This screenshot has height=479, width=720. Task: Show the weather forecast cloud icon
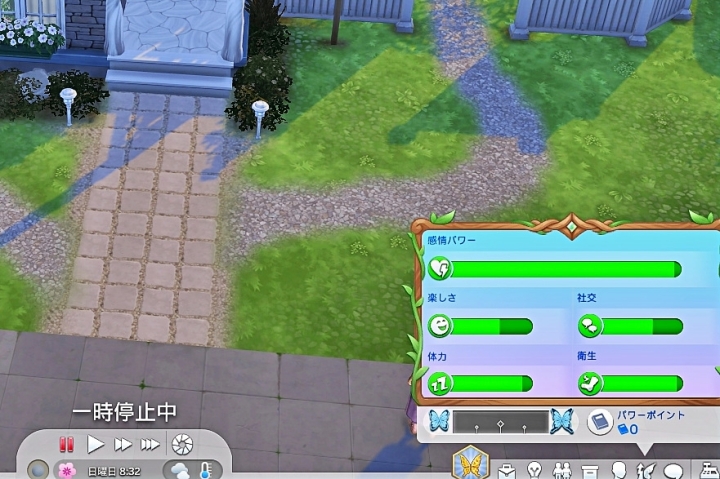pyautogui.click(x=179, y=470)
